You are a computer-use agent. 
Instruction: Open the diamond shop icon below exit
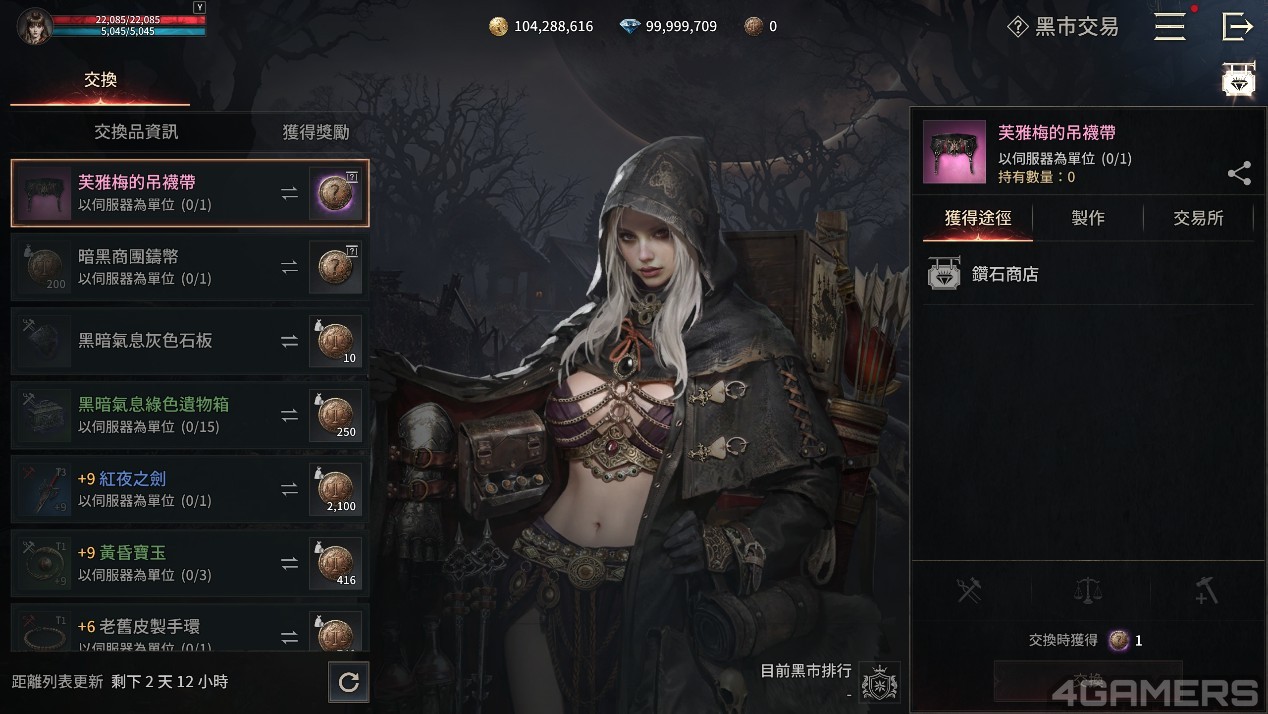coord(1239,80)
